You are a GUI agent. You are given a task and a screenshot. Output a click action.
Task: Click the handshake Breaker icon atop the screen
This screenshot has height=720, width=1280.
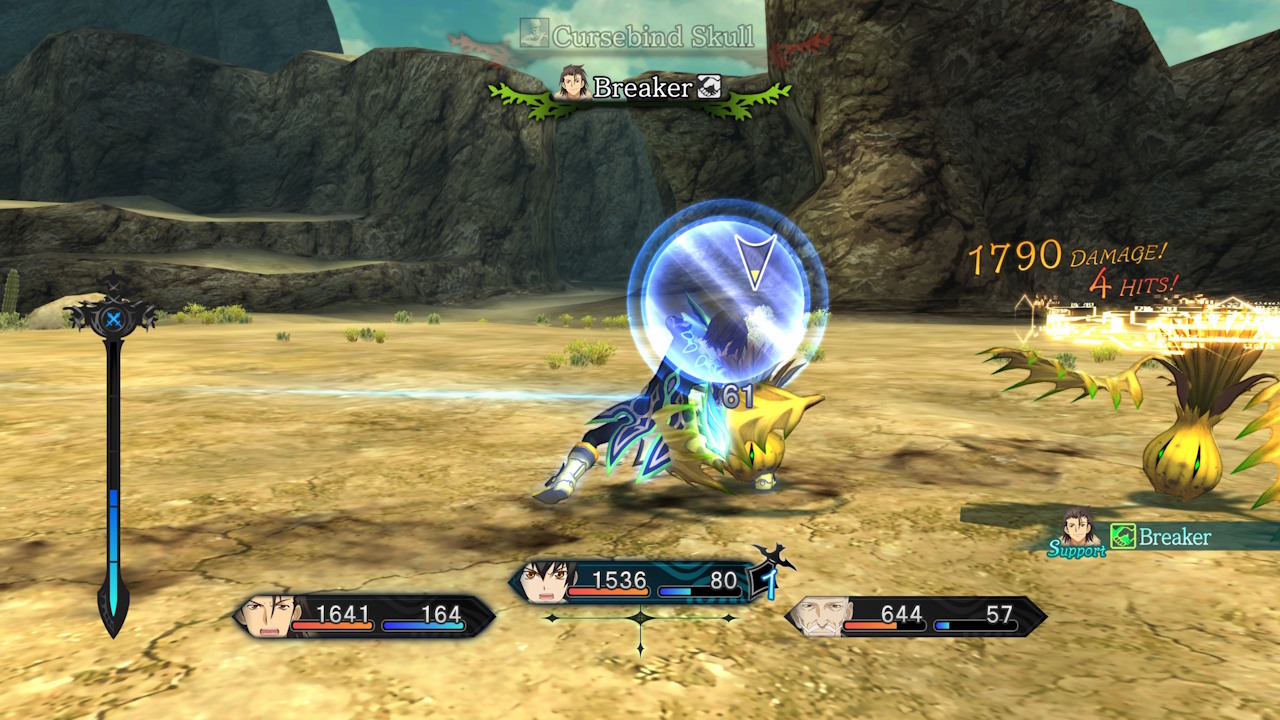[x=707, y=89]
